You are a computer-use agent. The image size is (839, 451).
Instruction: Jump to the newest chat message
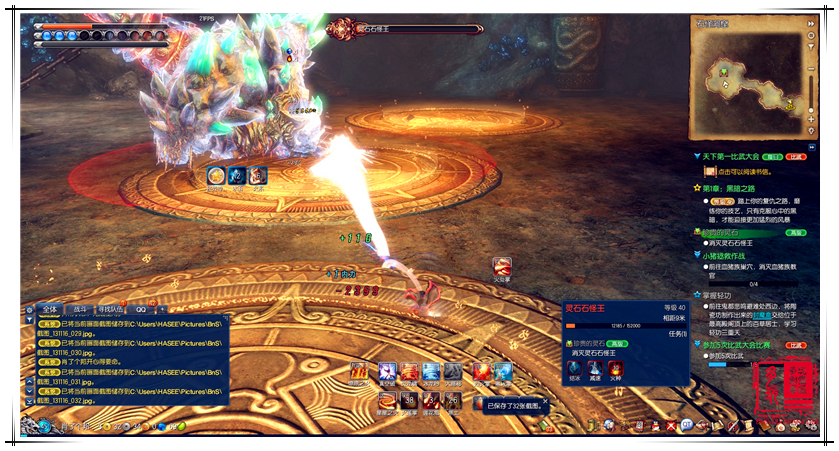point(29,401)
